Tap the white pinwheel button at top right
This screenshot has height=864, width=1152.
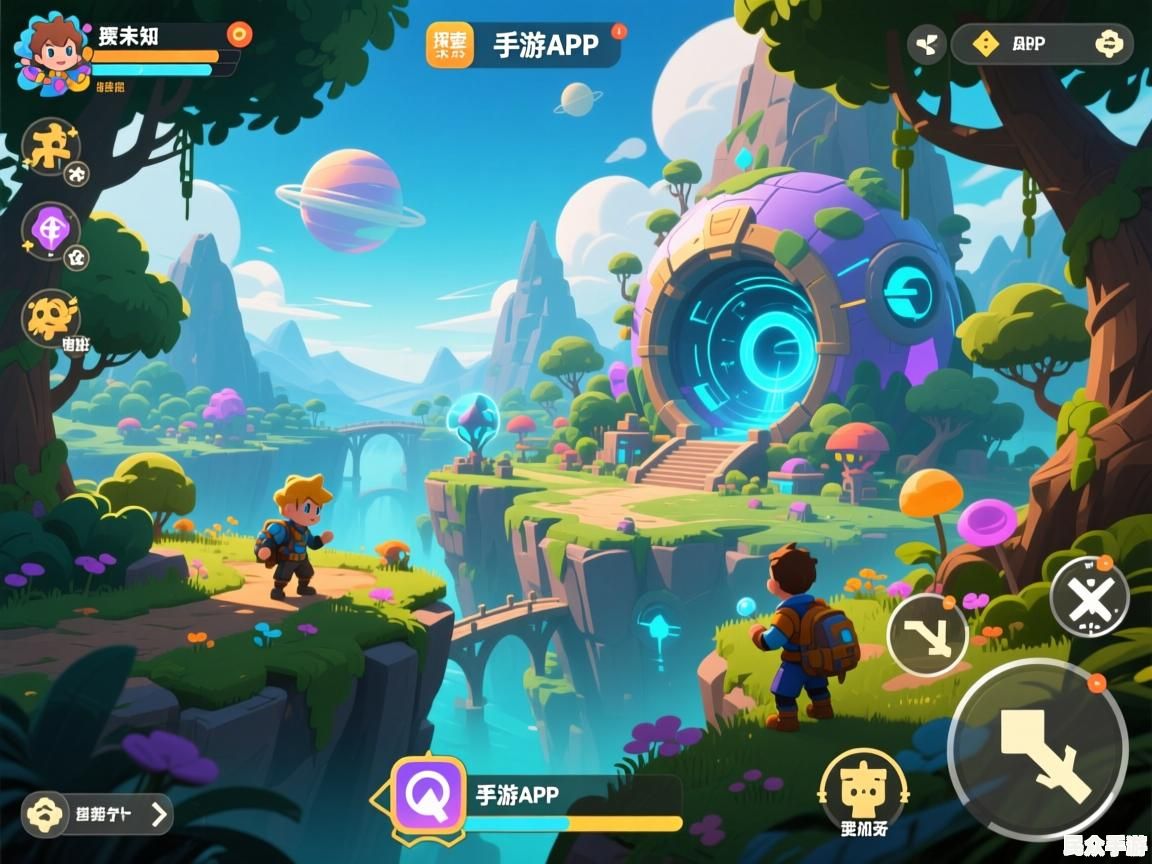click(x=927, y=45)
